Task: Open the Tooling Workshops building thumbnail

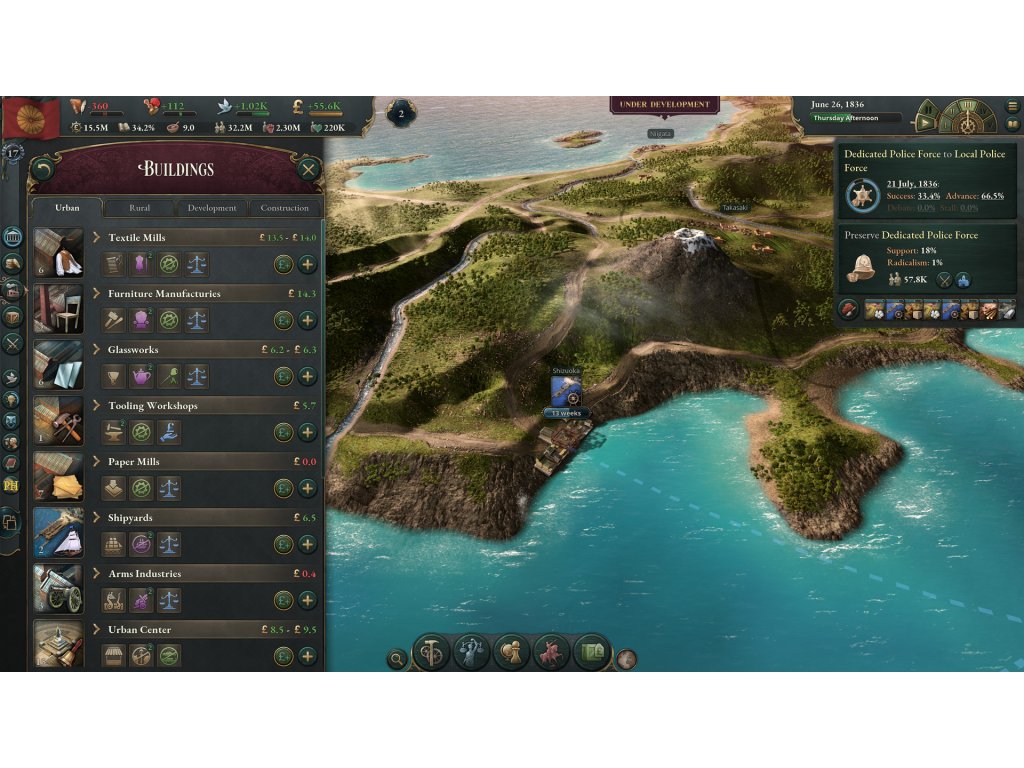Action: (58, 420)
